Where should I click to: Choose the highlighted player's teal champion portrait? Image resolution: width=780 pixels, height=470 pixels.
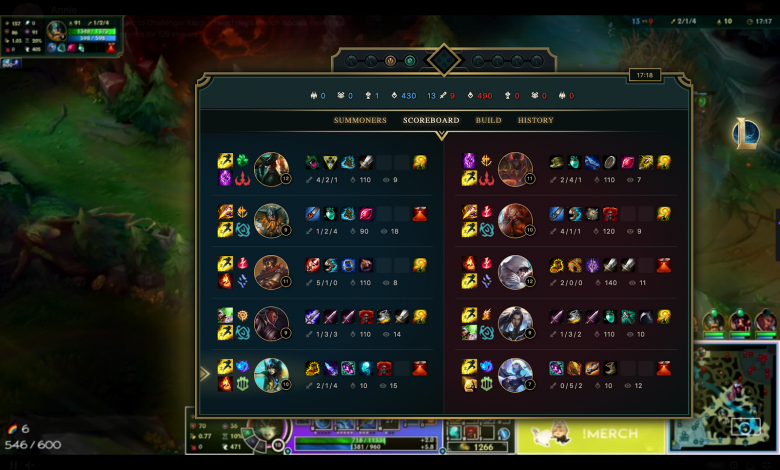pyautogui.click(x=271, y=375)
